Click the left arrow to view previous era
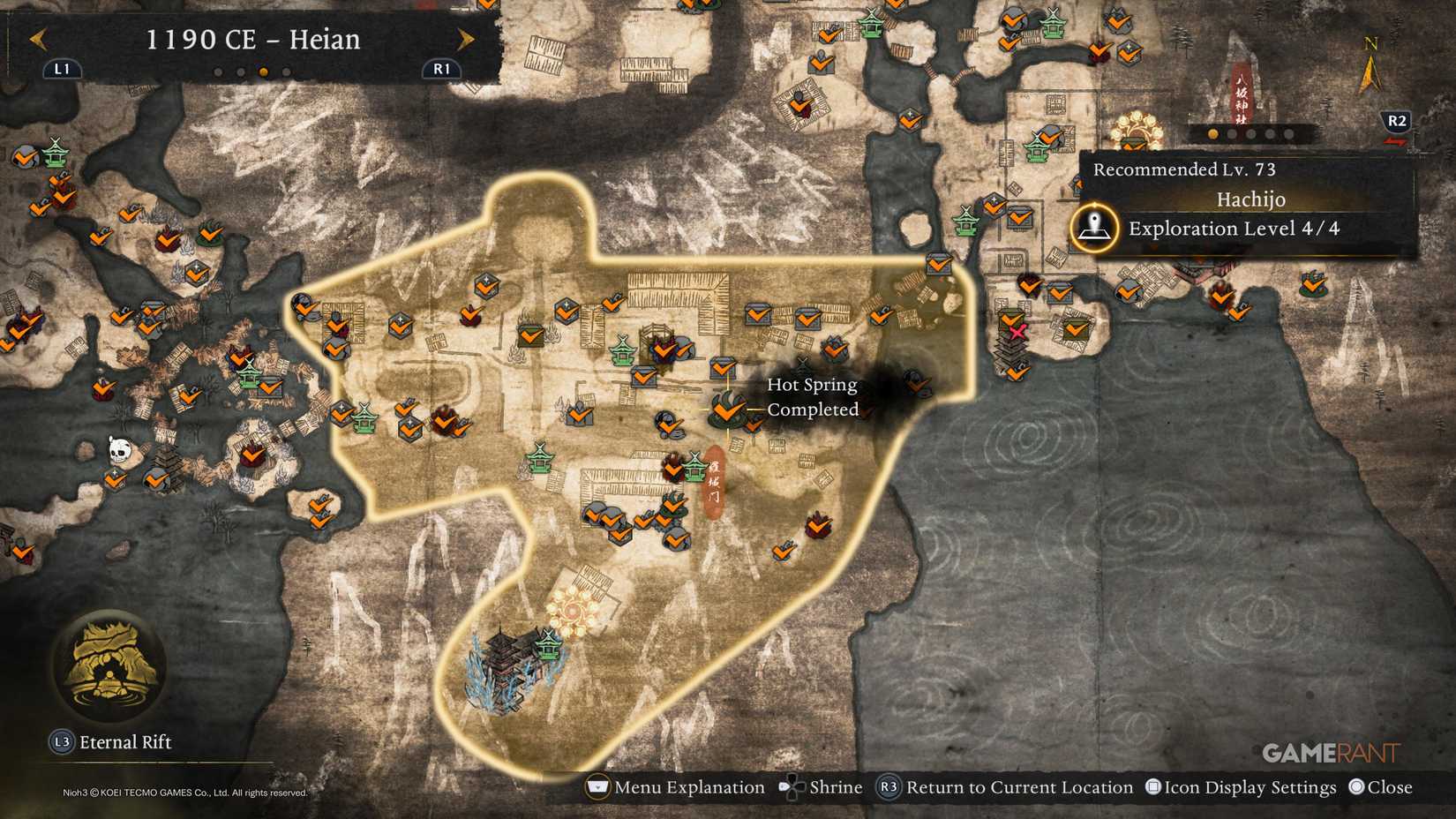1456x819 pixels. click(x=36, y=39)
